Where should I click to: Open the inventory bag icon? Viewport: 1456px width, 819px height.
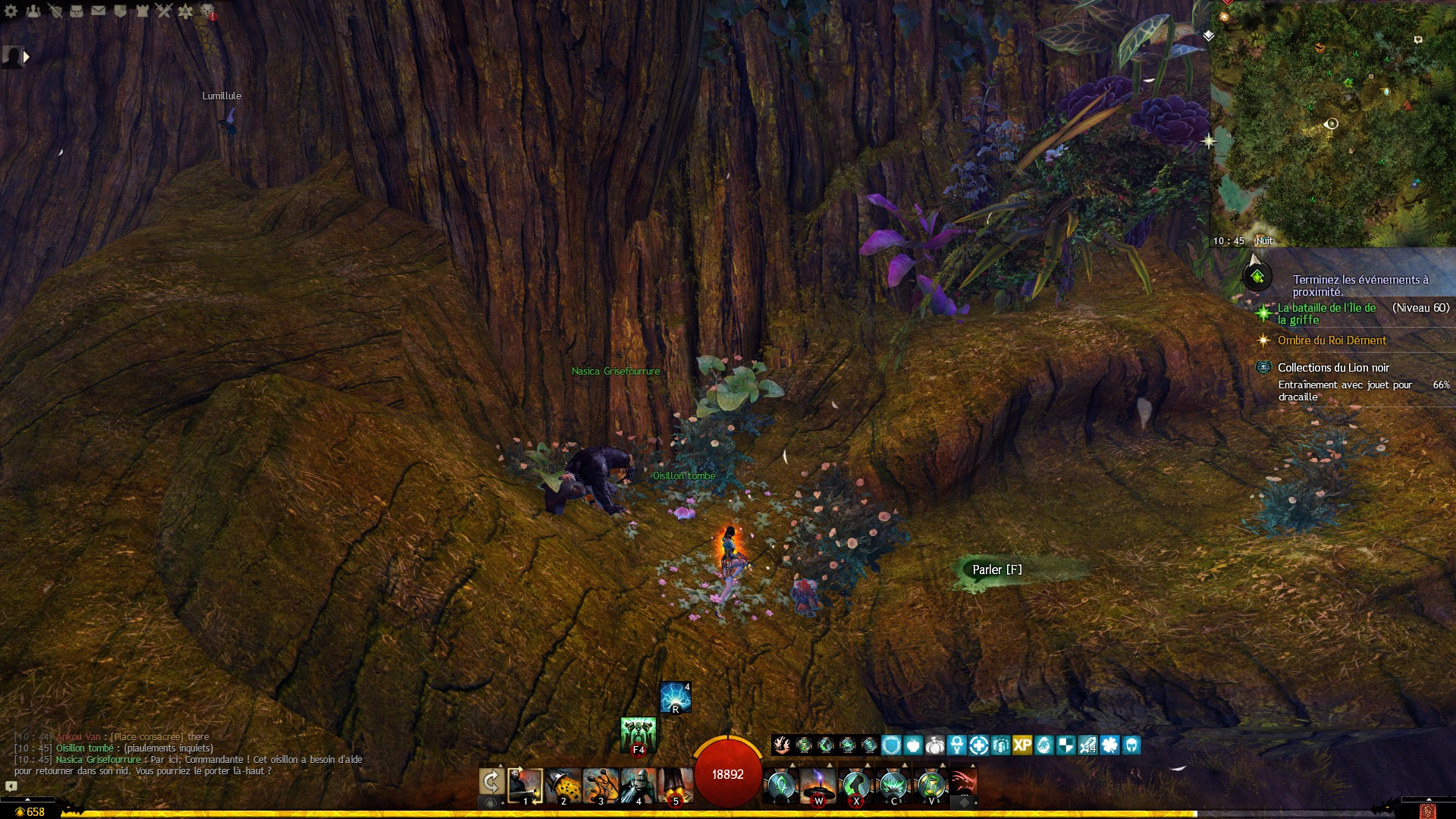[77, 11]
